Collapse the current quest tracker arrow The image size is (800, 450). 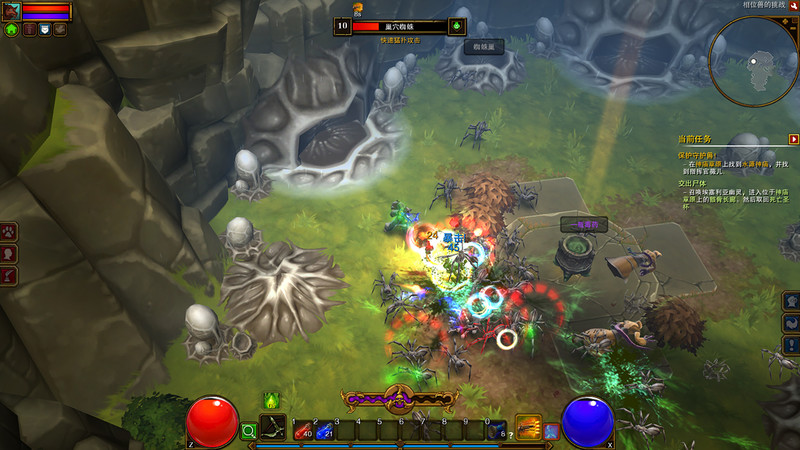point(793,139)
